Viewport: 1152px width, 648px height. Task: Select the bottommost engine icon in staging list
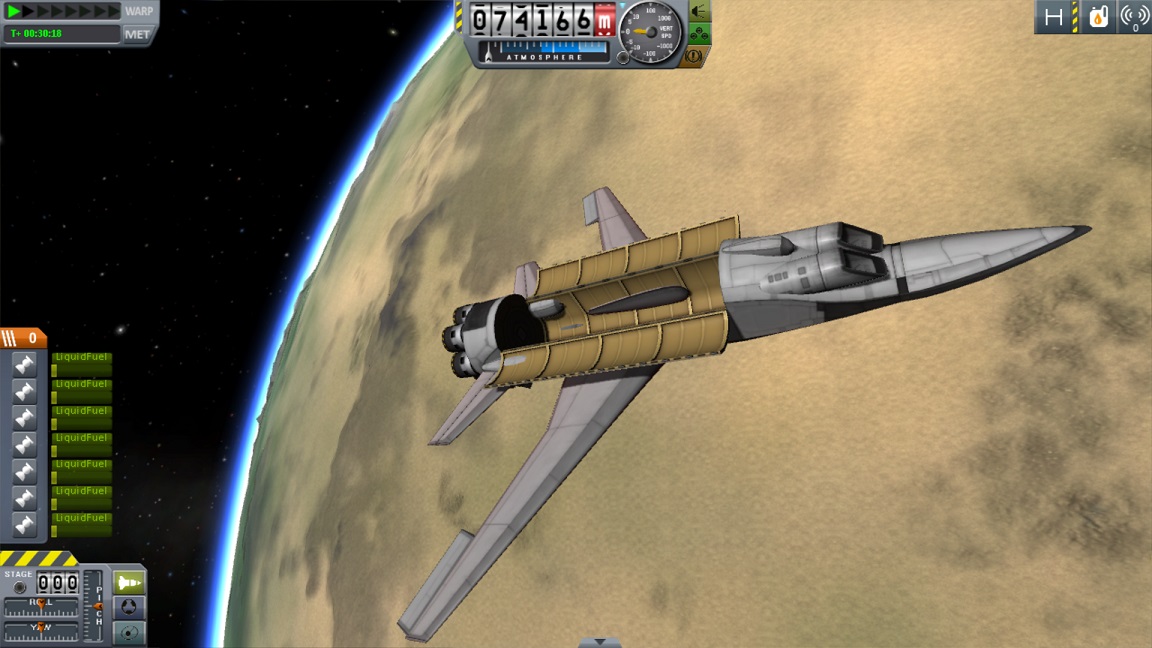(x=24, y=524)
